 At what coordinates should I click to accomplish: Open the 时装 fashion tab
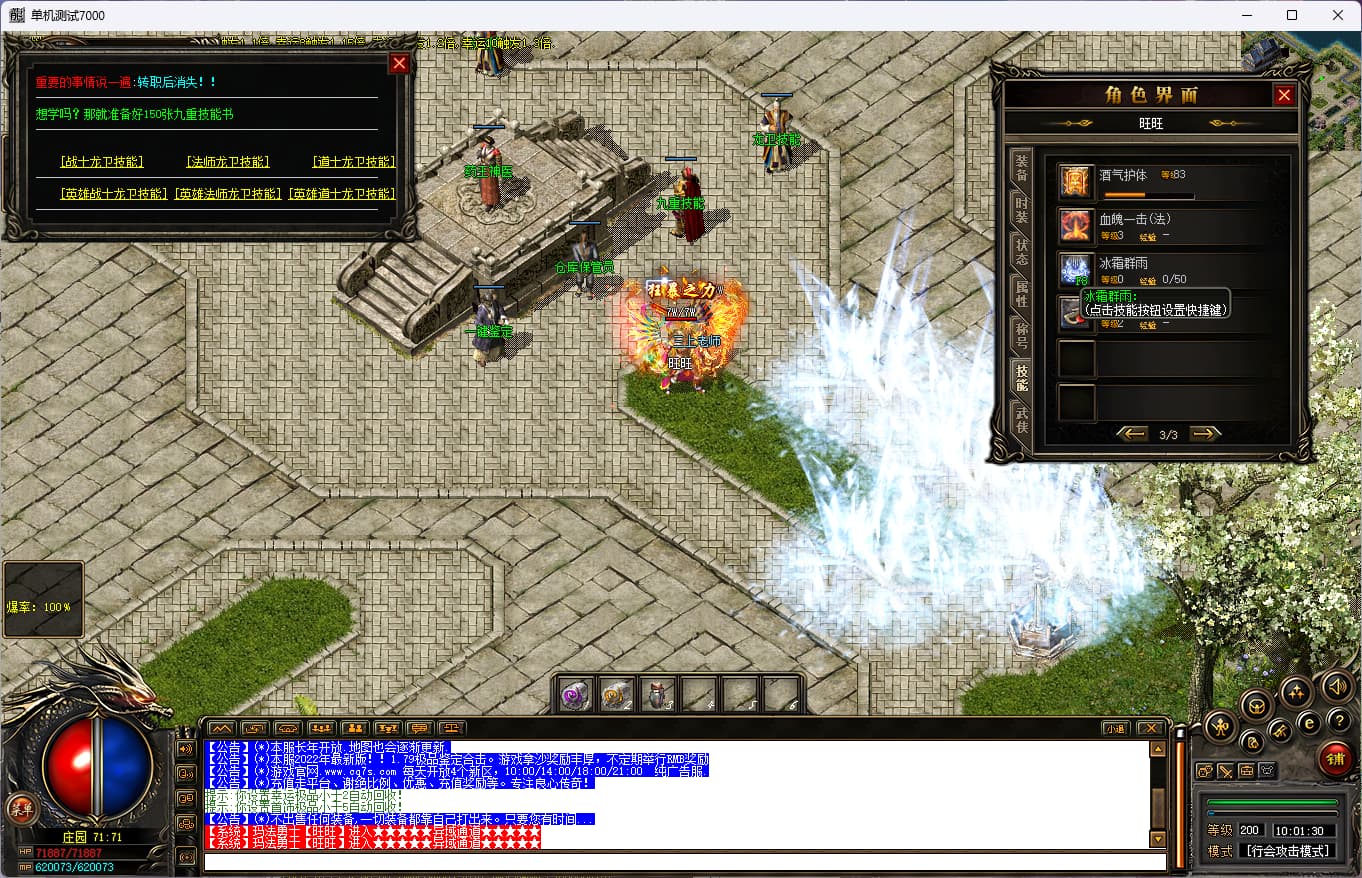1021,209
